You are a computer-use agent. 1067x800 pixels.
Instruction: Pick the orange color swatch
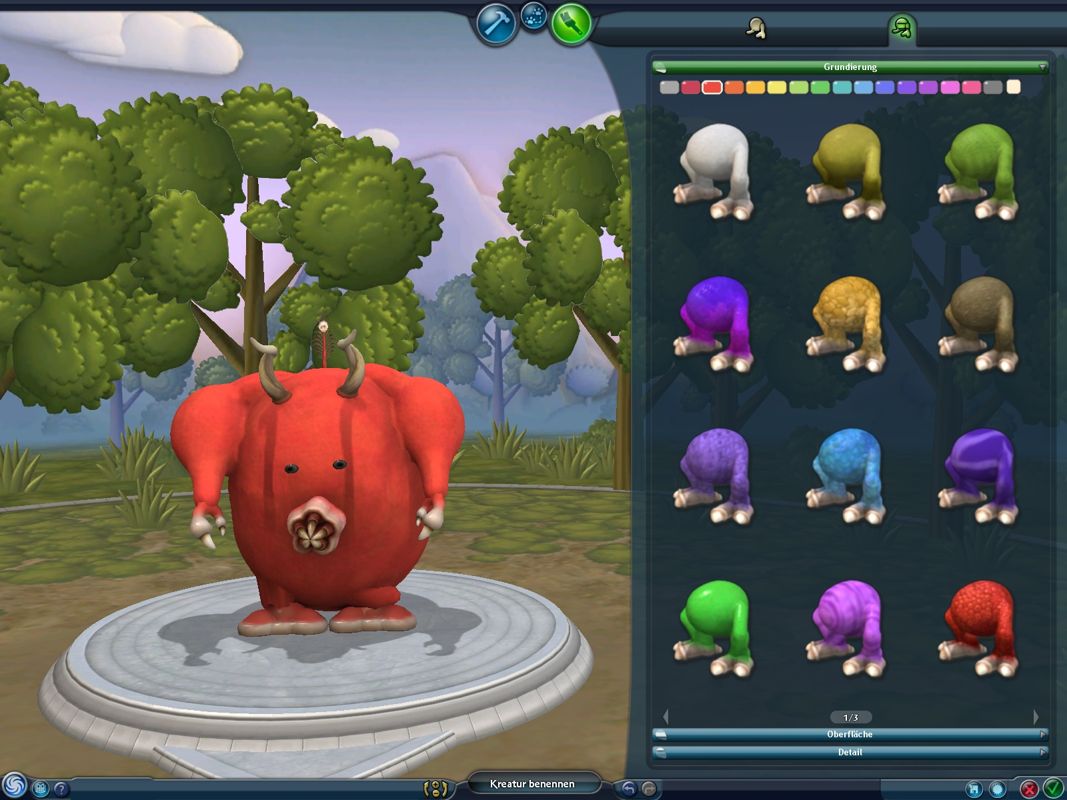point(734,88)
